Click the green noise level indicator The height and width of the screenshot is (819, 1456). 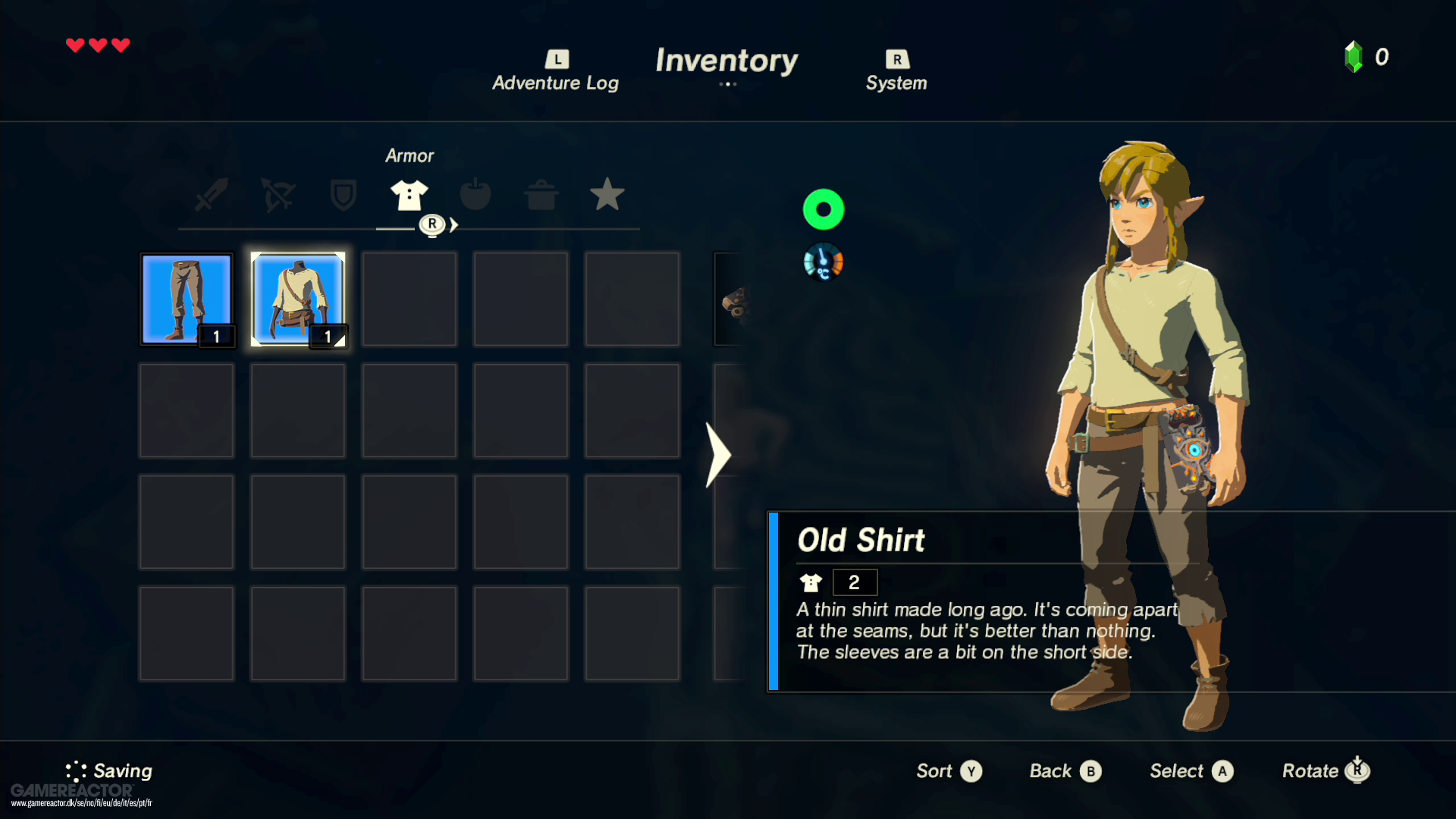(824, 209)
